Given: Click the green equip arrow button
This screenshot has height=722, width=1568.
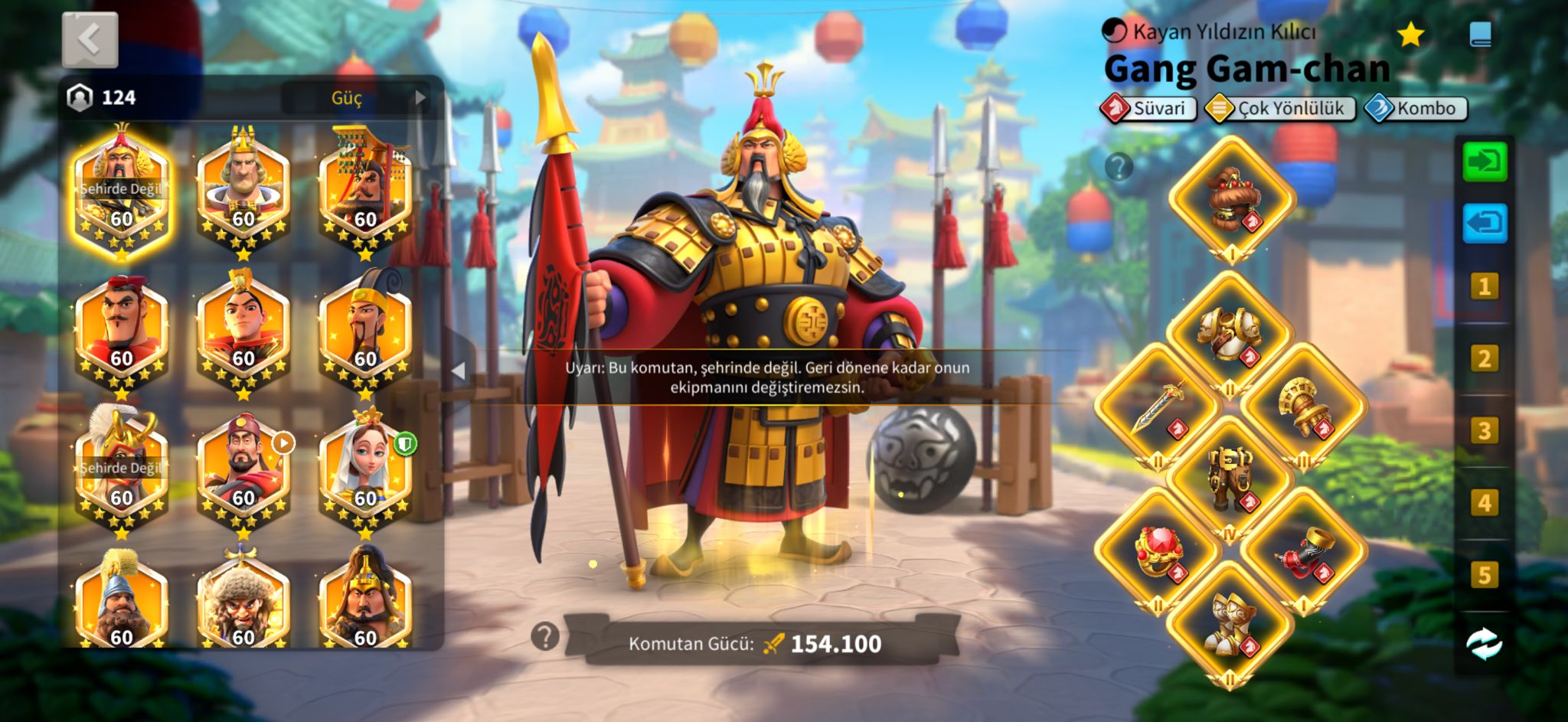Looking at the screenshot, I should coord(1485,162).
